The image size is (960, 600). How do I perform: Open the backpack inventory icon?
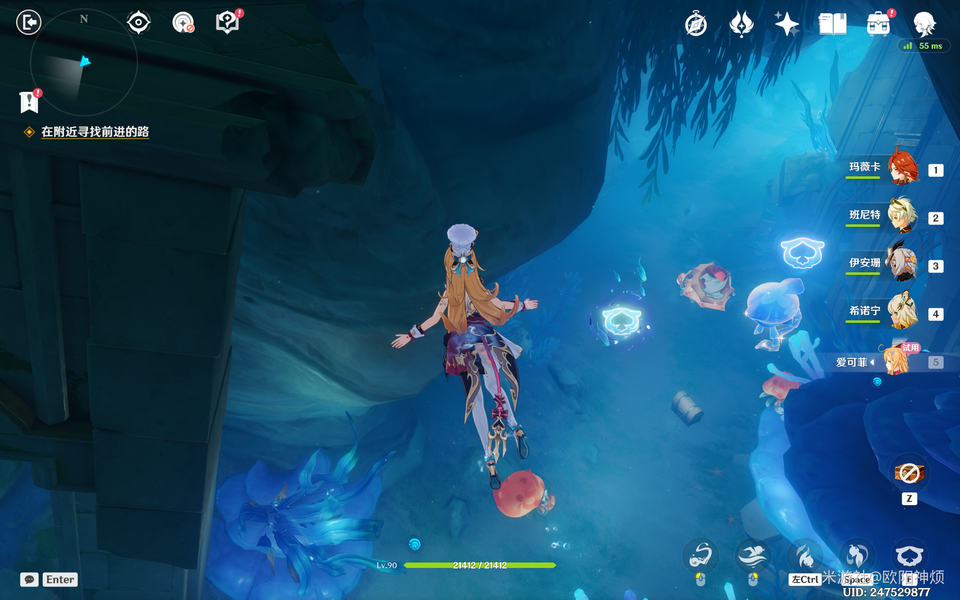coord(878,24)
